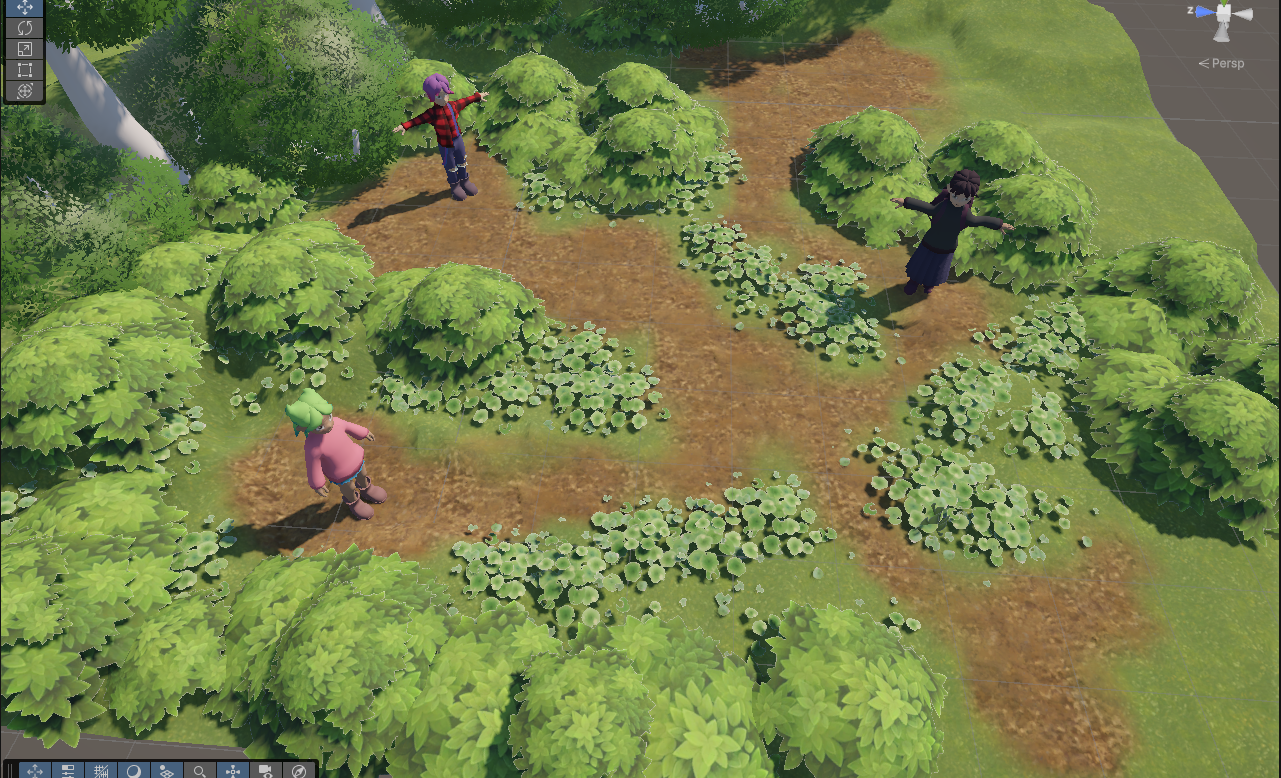
Task: Click the gray axis cone opposite the Z axis
Action: click(x=1244, y=14)
